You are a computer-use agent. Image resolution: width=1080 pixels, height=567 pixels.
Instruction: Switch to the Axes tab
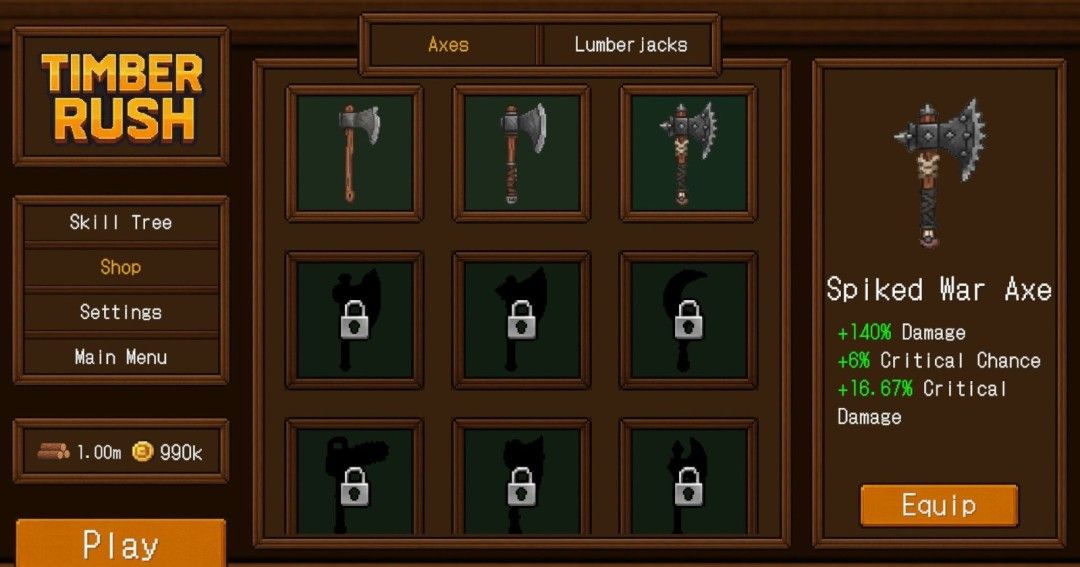[x=448, y=45]
